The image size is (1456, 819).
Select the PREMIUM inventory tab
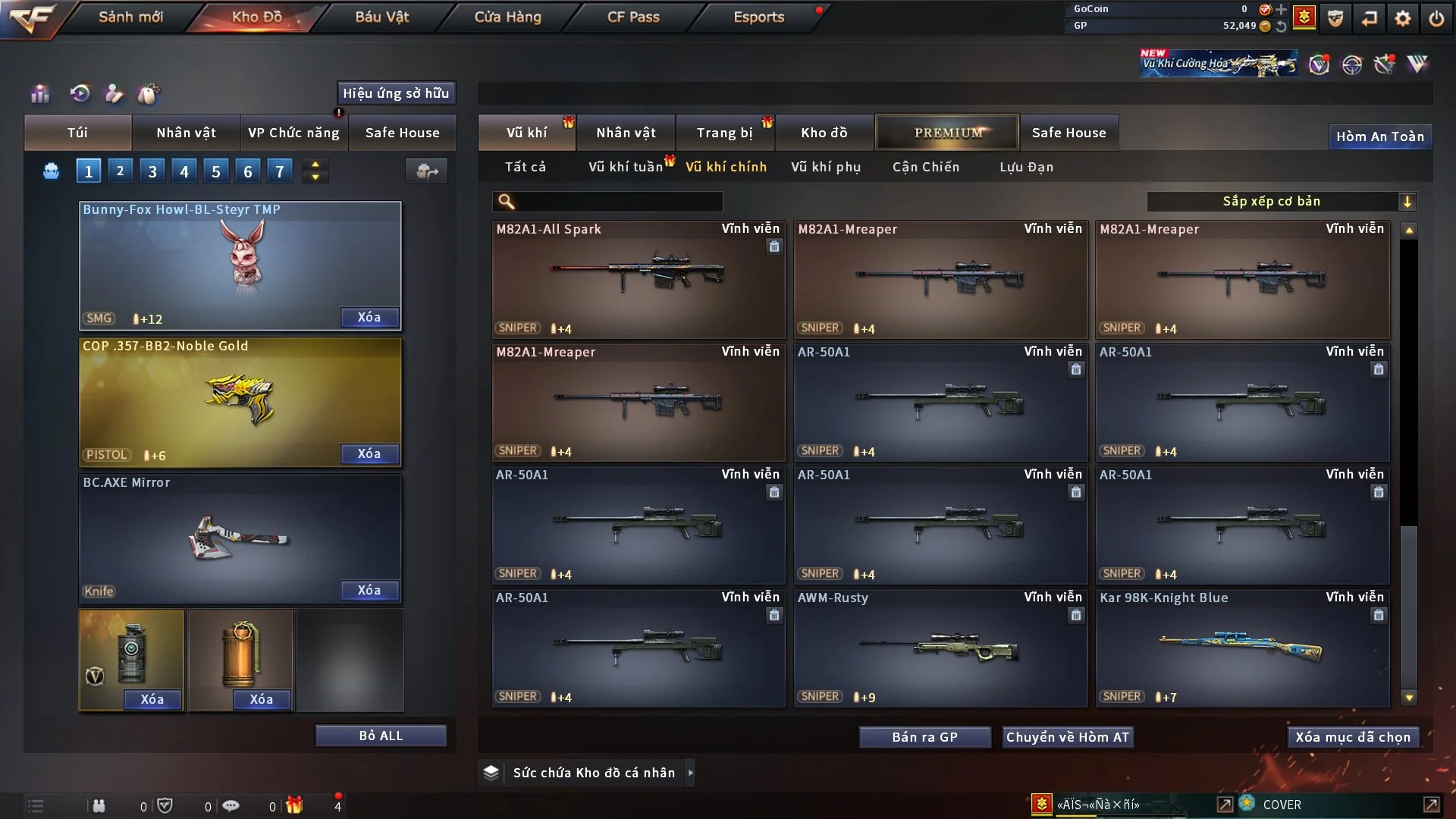tap(947, 133)
